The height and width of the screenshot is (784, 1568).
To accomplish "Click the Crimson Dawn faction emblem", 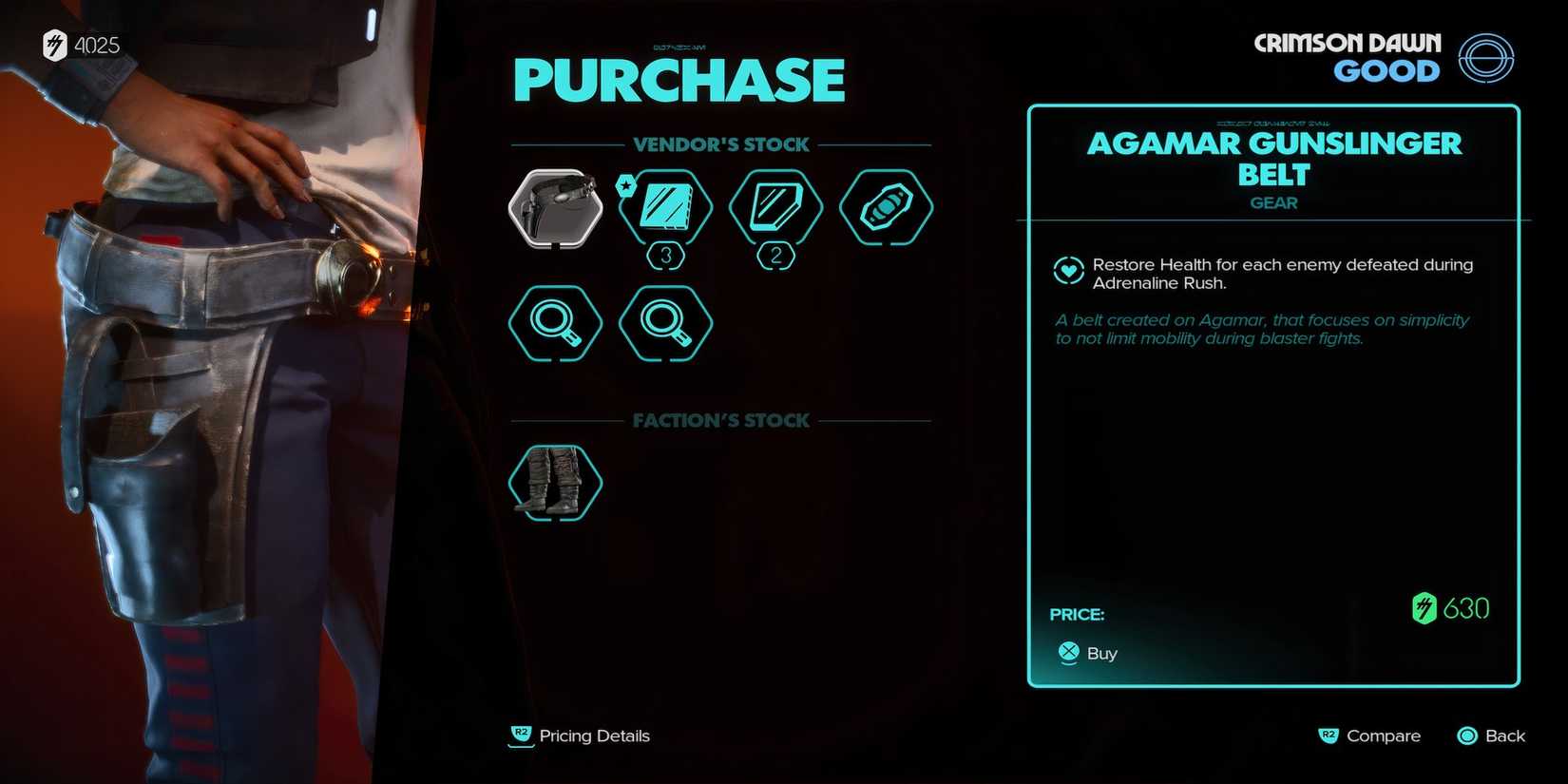I will (1487, 59).
